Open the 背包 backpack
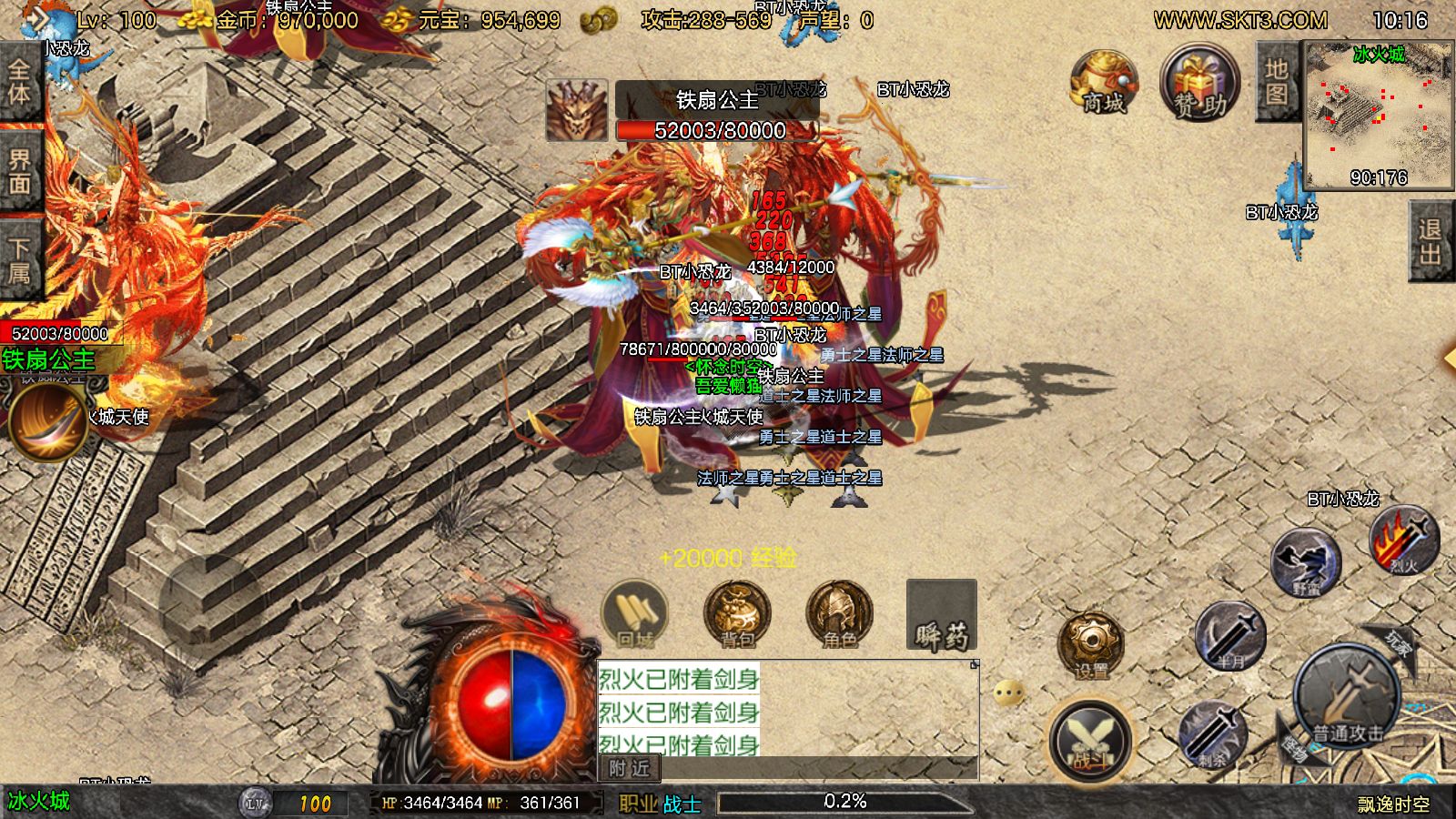The image size is (1456, 819). [737, 614]
